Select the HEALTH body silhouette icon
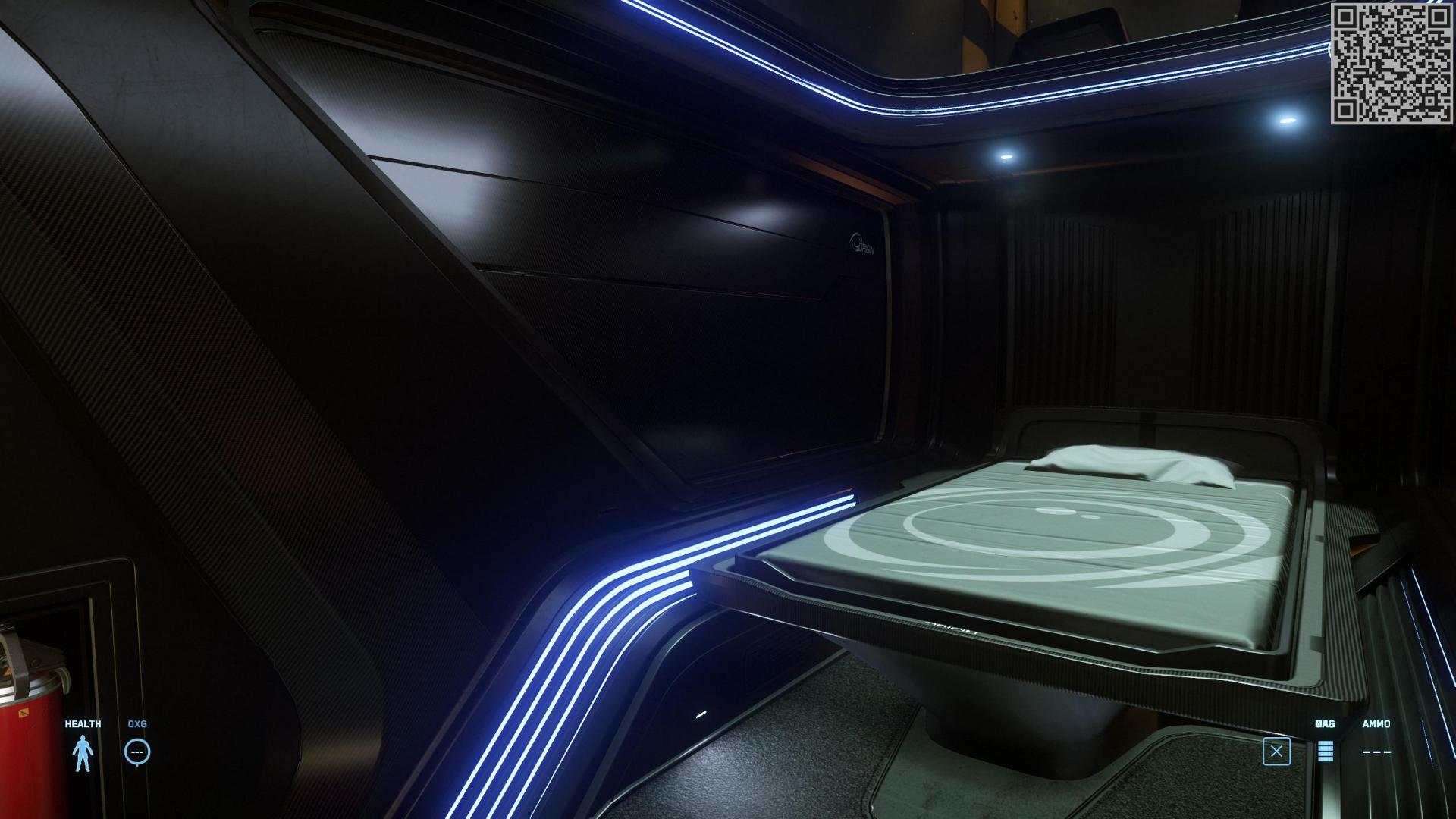 pyautogui.click(x=83, y=752)
